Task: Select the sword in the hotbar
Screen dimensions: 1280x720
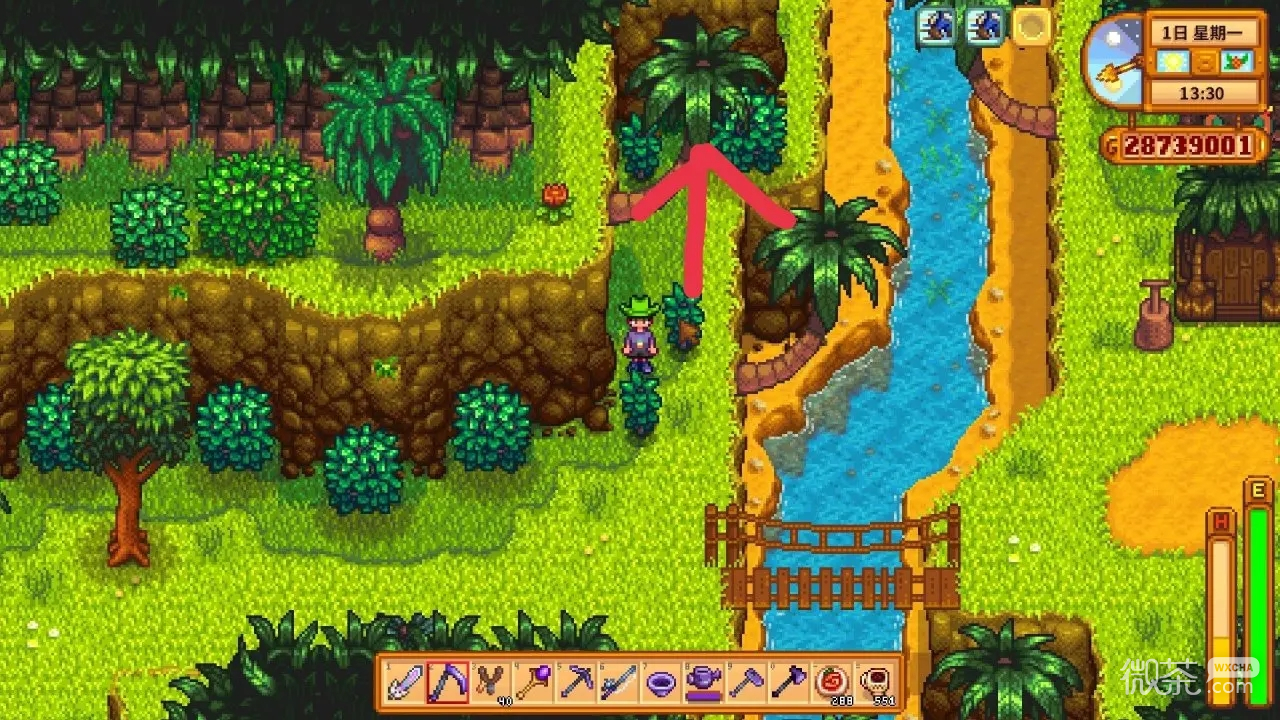Action: (405, 683)
